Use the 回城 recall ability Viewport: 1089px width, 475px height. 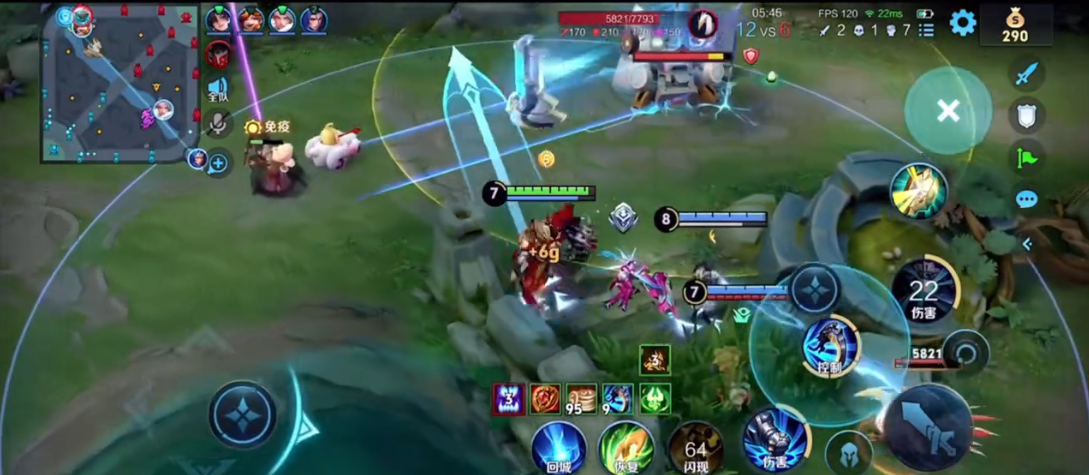click(x=558, y=447)
